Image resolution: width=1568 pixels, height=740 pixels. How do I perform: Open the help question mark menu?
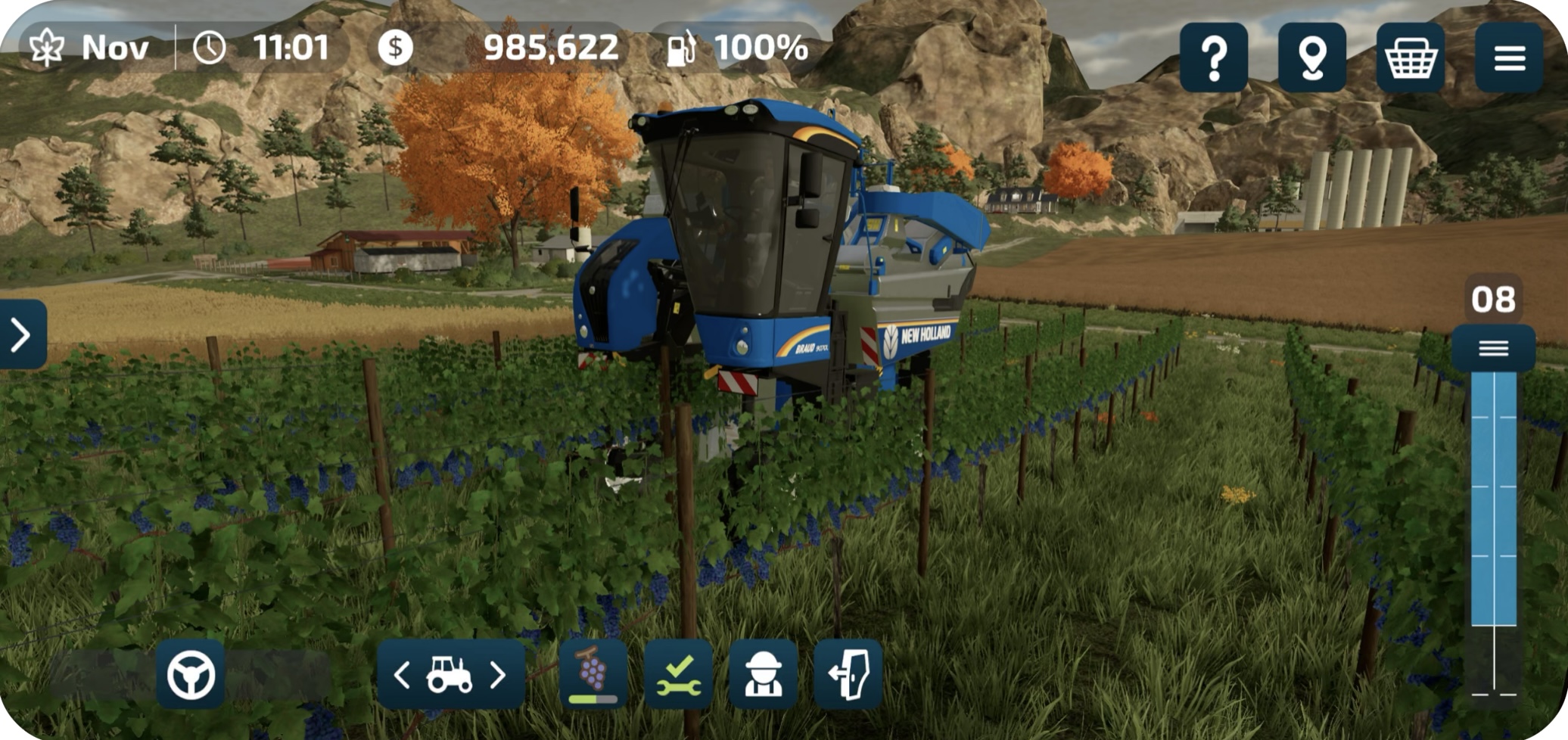[1213, 58]
